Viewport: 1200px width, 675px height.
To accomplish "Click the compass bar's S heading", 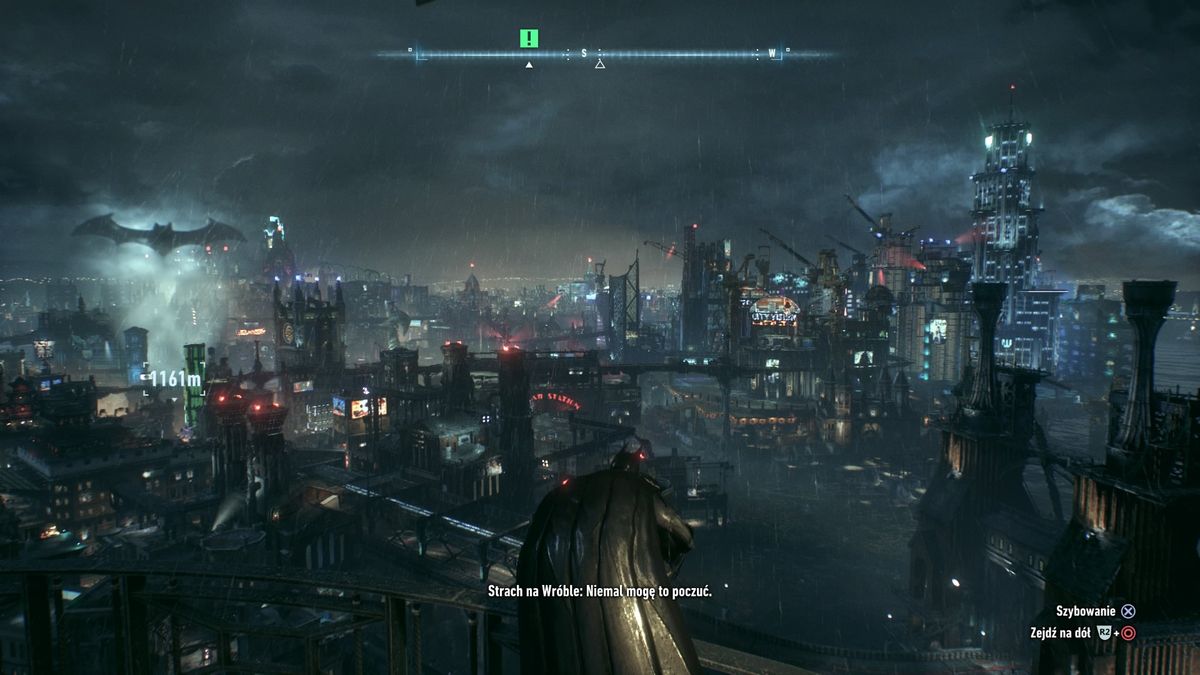I will (x=585, y=53).
